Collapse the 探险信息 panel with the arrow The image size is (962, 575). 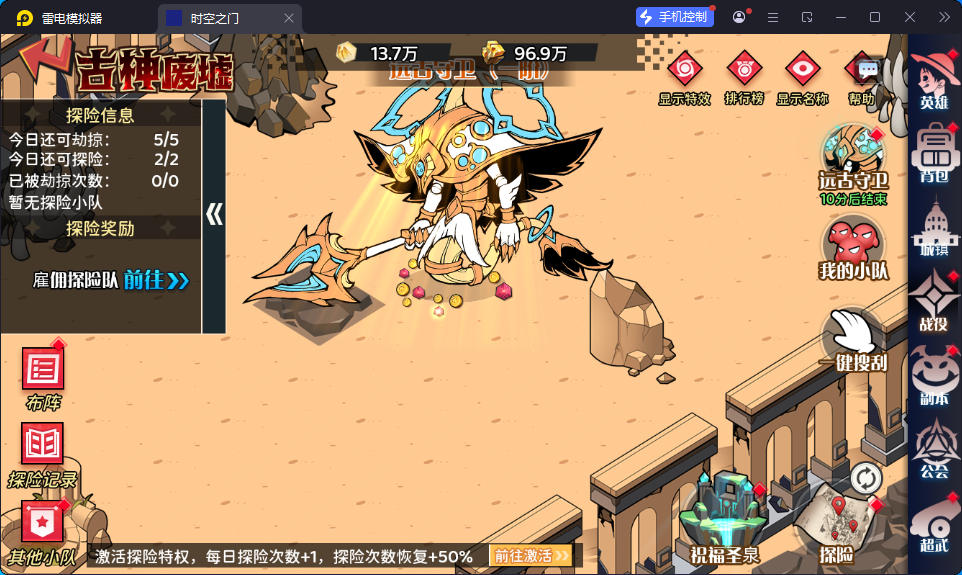coord(213,215)
